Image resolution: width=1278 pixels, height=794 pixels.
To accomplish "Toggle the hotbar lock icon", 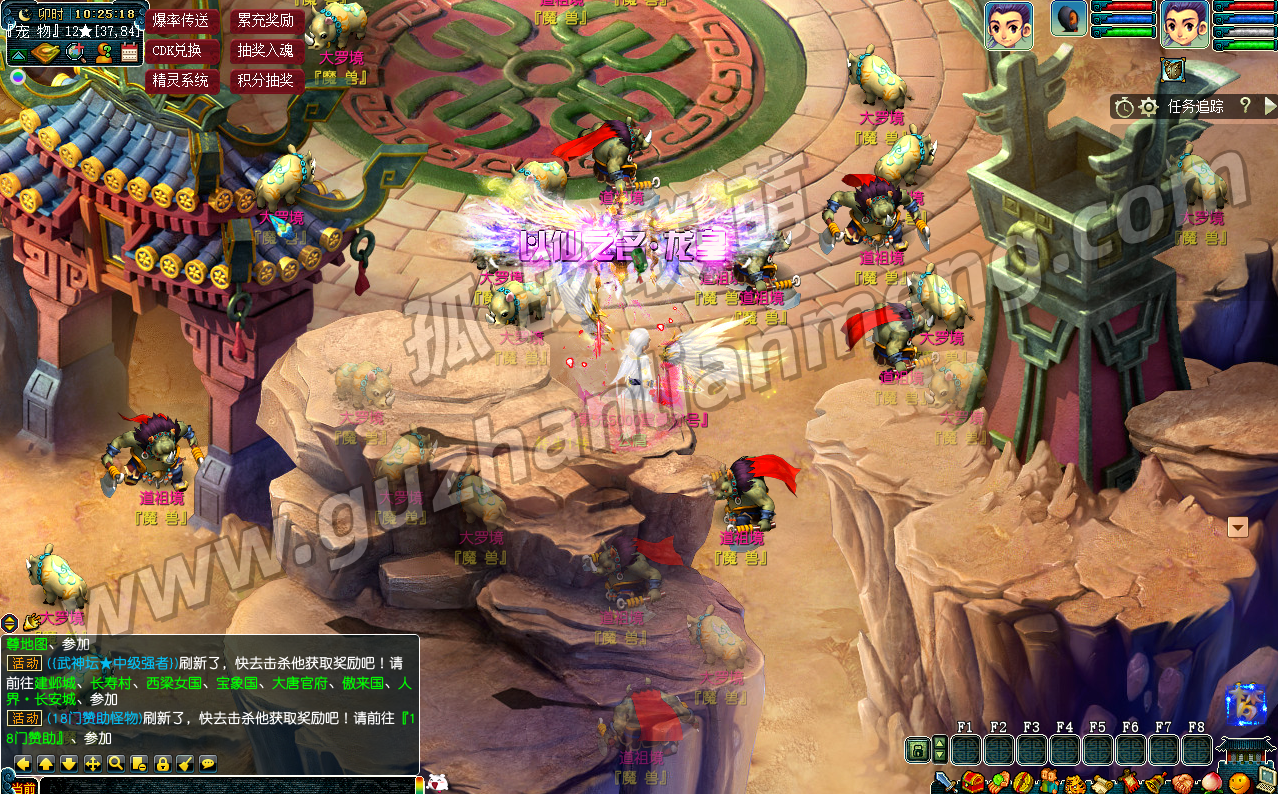I will (x=916, y=749).
